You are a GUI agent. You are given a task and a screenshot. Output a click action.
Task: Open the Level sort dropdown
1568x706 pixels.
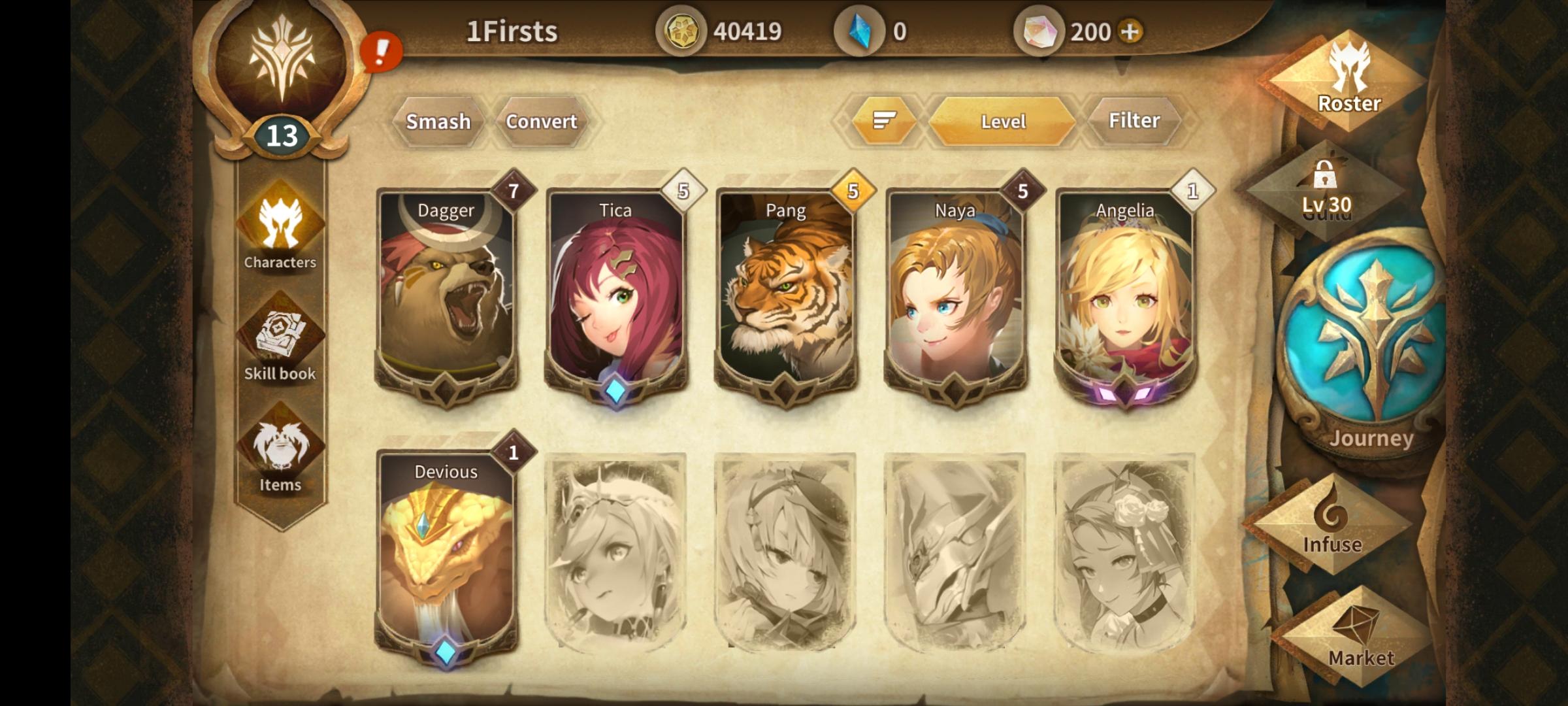pyautogui.click(x=1003, y=121)
